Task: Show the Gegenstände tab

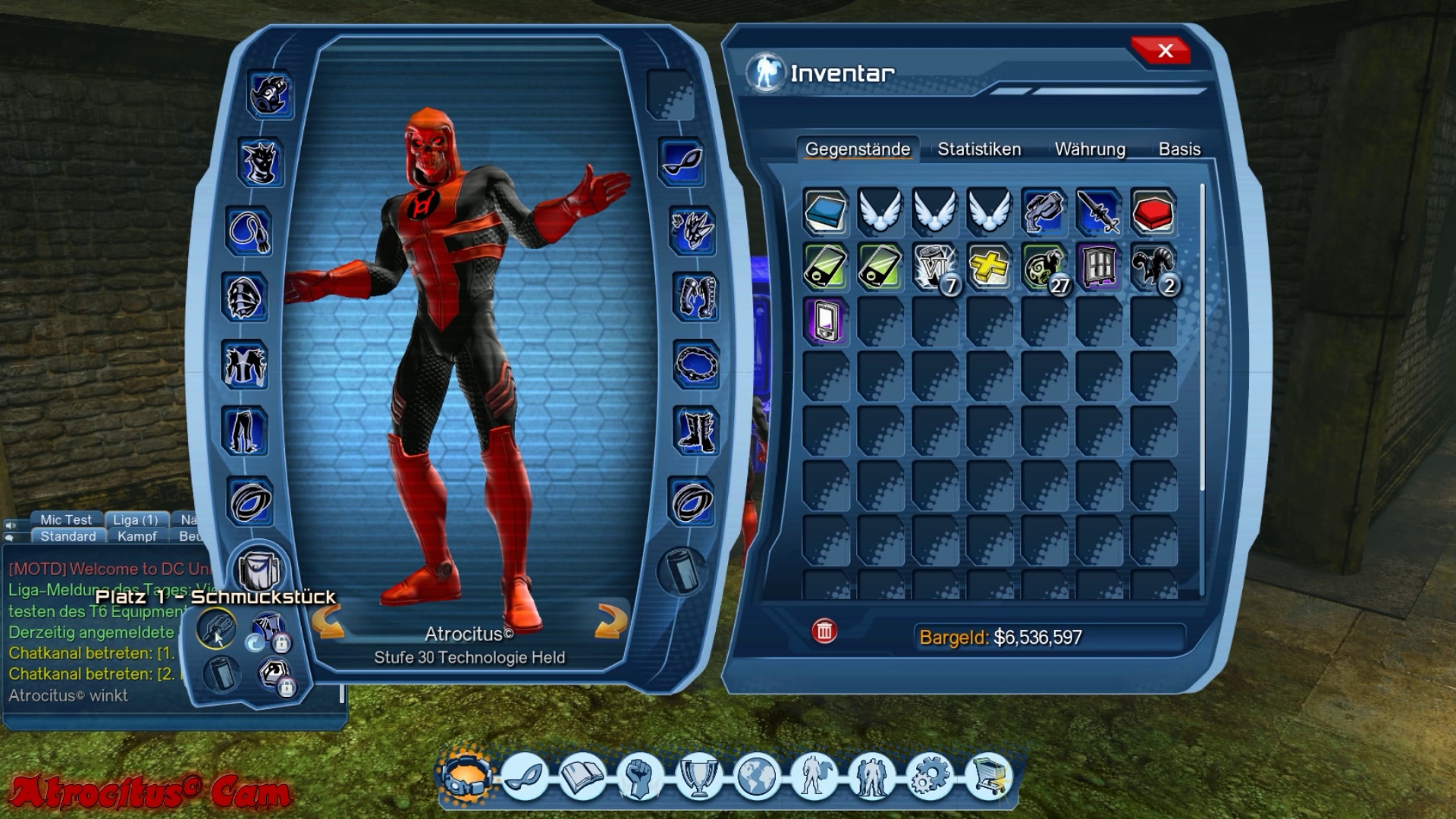Action: (857, 149)
